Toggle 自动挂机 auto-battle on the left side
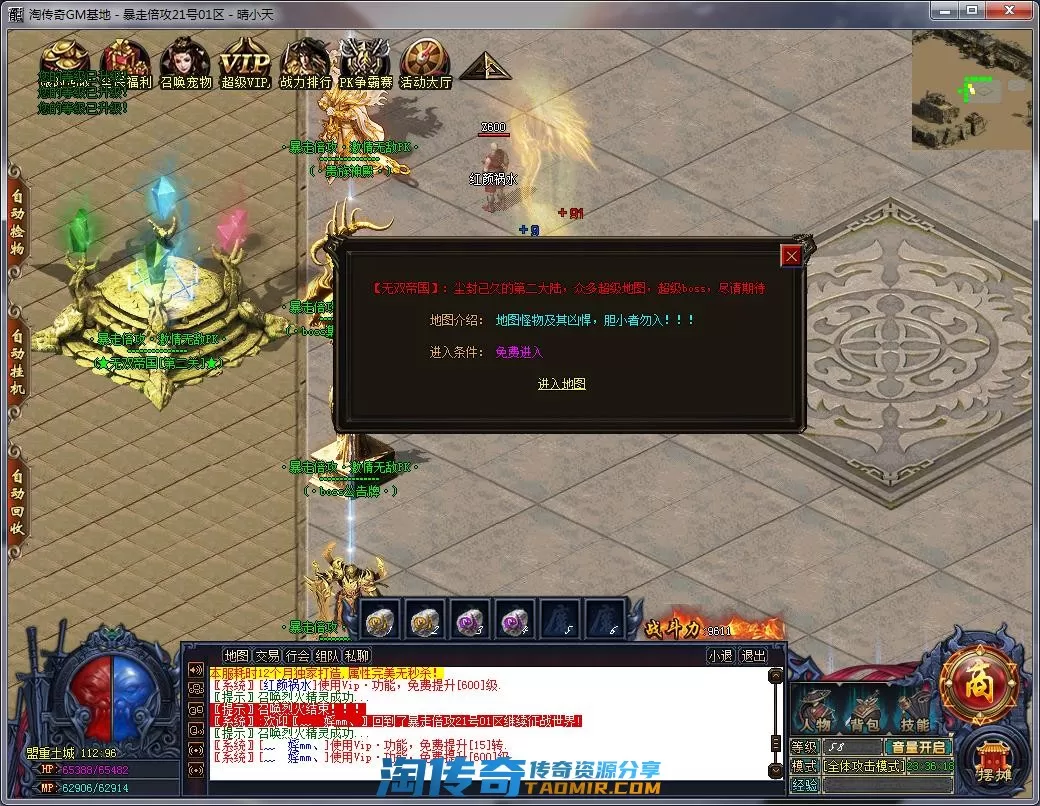Viewport: 1040px width, 806px height. pyautogui.click(x=17, y=362)
